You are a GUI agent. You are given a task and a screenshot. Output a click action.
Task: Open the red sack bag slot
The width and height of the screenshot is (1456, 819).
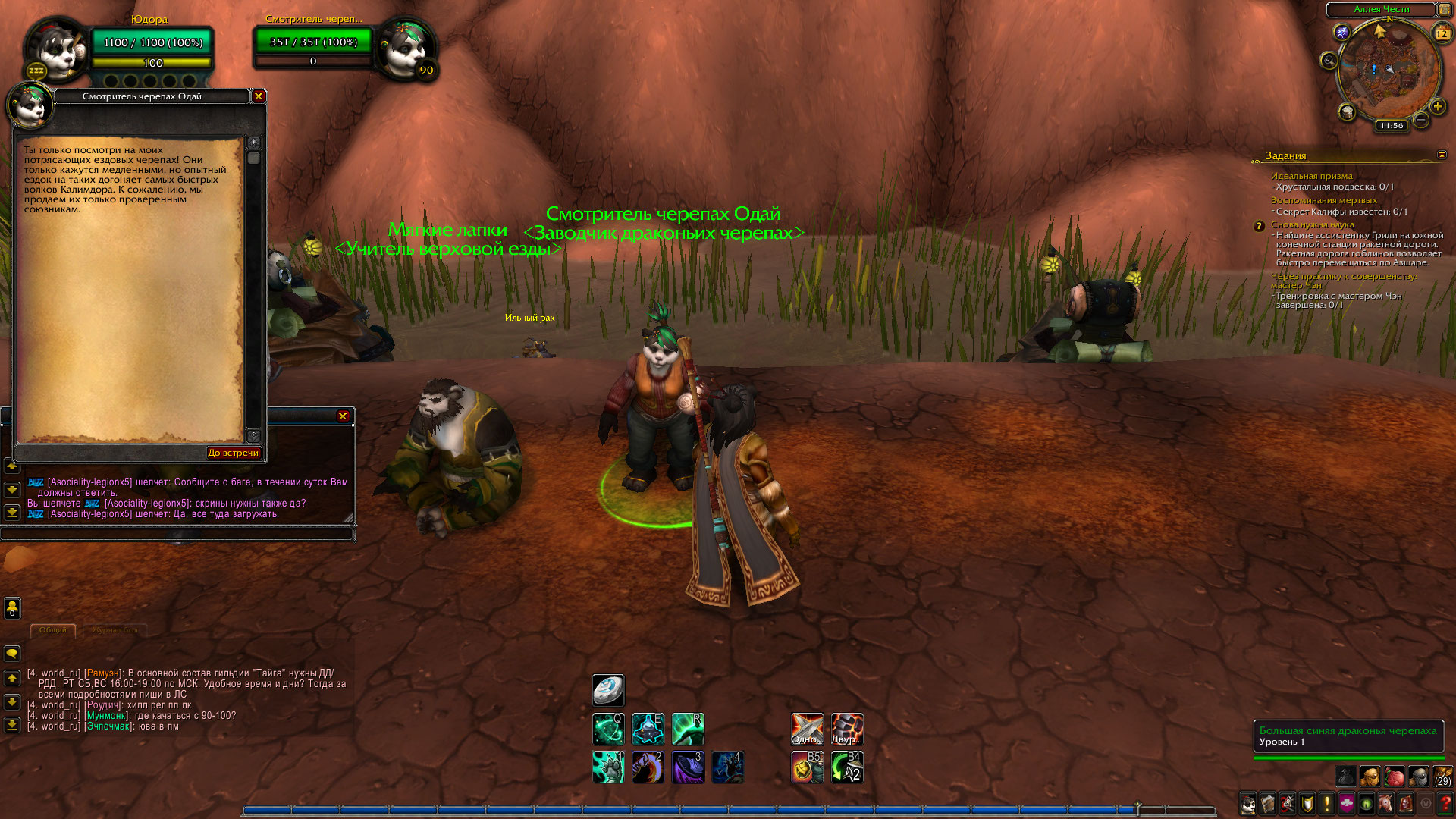(1395, 777)
